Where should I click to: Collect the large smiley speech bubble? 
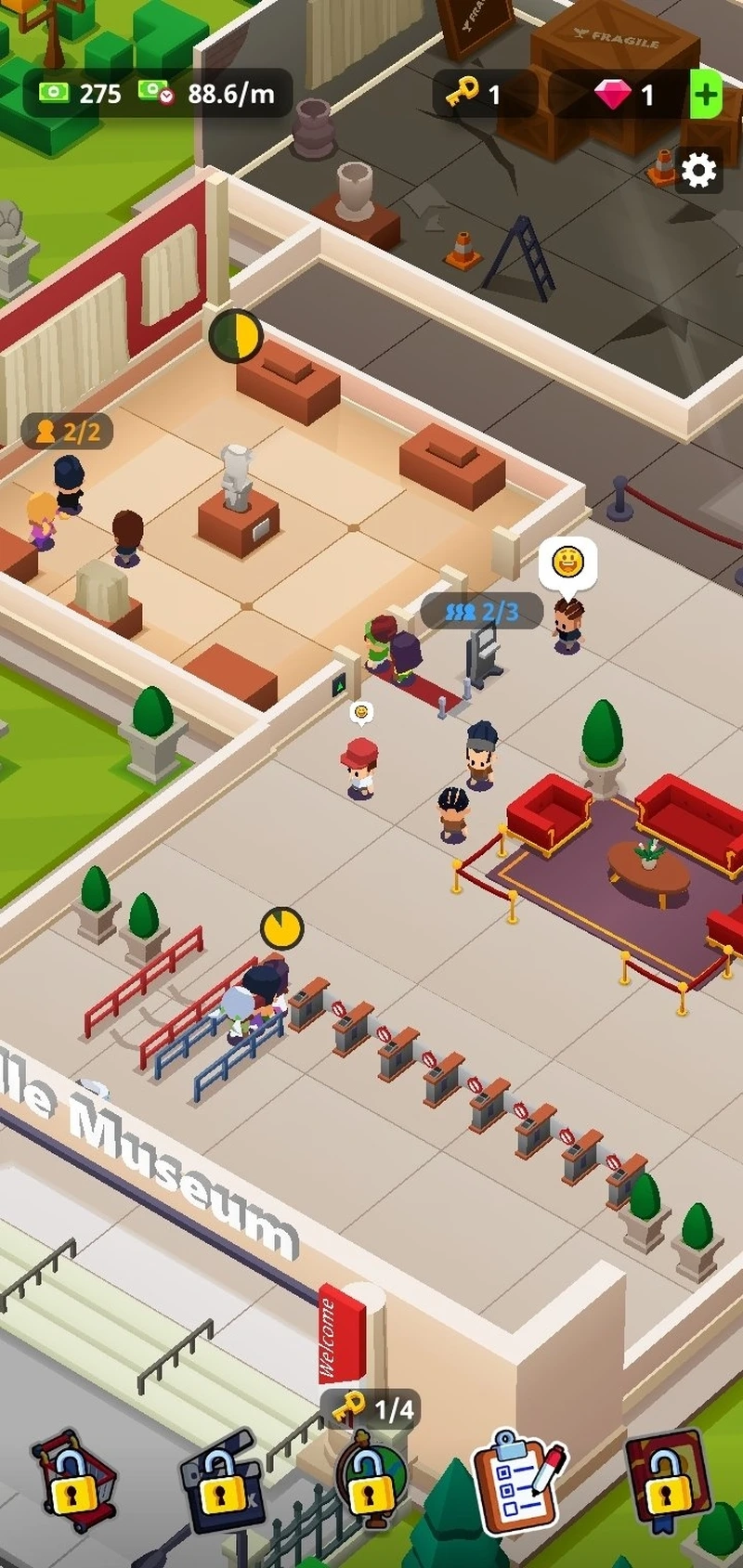(567, 563)
